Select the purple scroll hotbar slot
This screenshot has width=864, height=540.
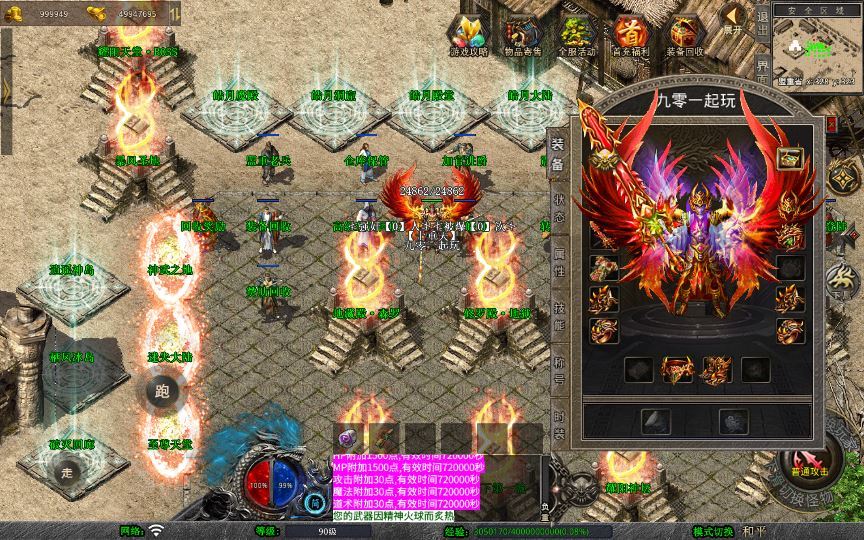[348, 437]
